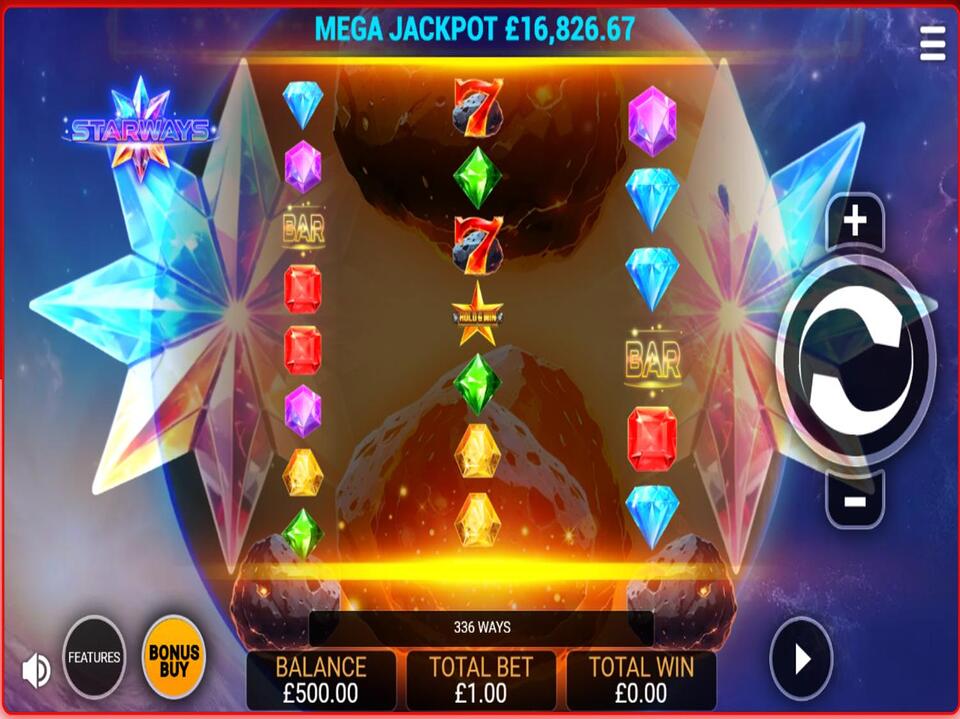Start autoplay with the play arrow button
The width and height of the screenshot is (960, 719).
click(x=801, y=658)
